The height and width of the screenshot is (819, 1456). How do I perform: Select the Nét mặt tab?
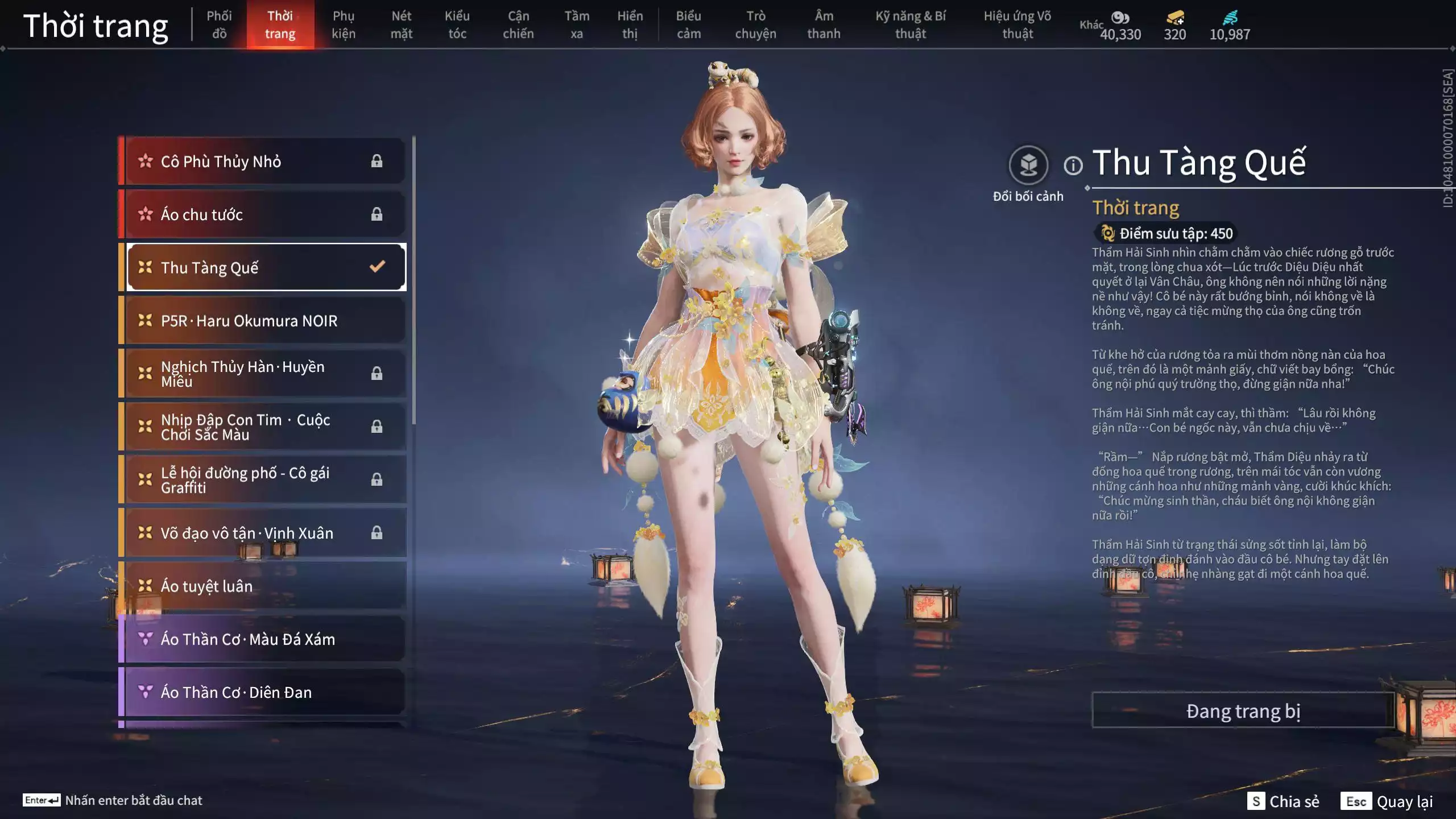click(x=401, y=25)
